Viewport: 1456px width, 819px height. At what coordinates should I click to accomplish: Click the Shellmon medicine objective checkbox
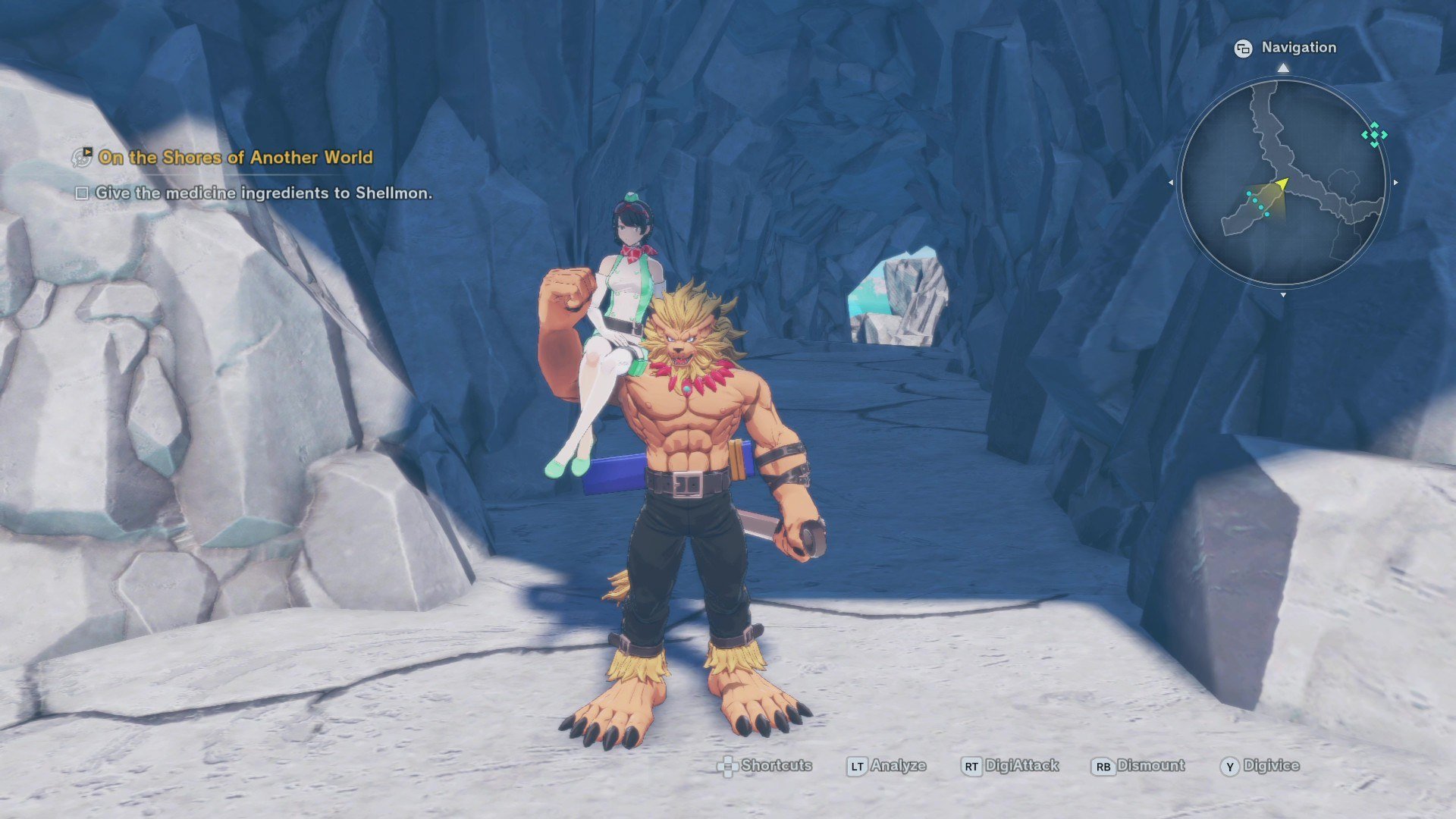coord(82,193)
